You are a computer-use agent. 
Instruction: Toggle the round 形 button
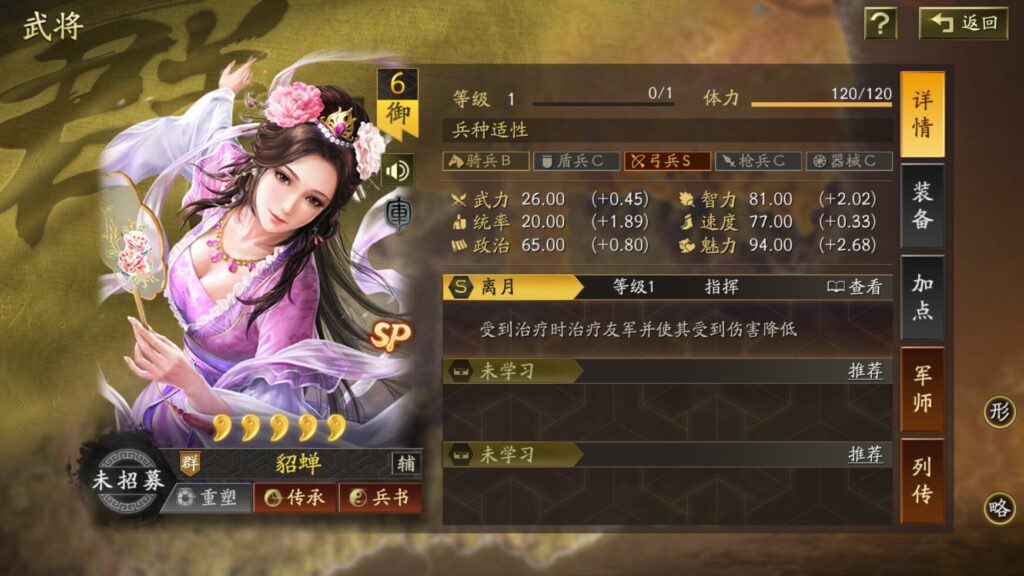tap(999, 411)
